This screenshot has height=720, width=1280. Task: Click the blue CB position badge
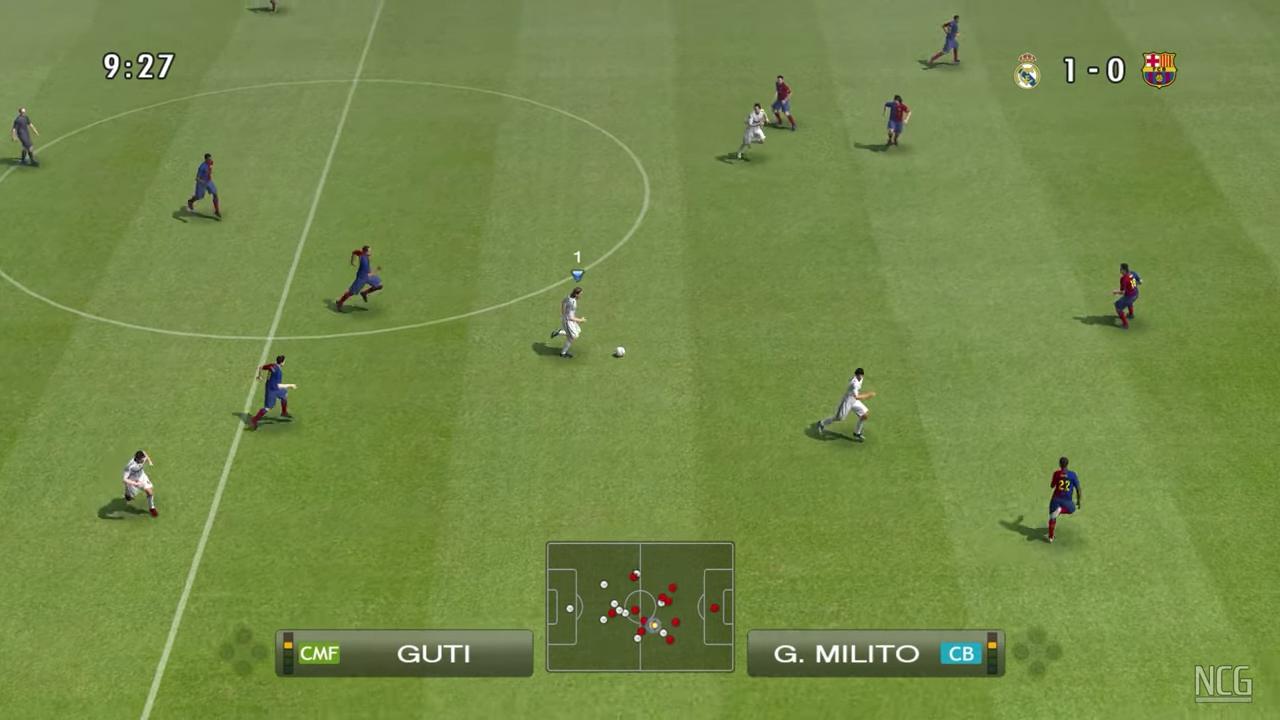tap(960, 654)
